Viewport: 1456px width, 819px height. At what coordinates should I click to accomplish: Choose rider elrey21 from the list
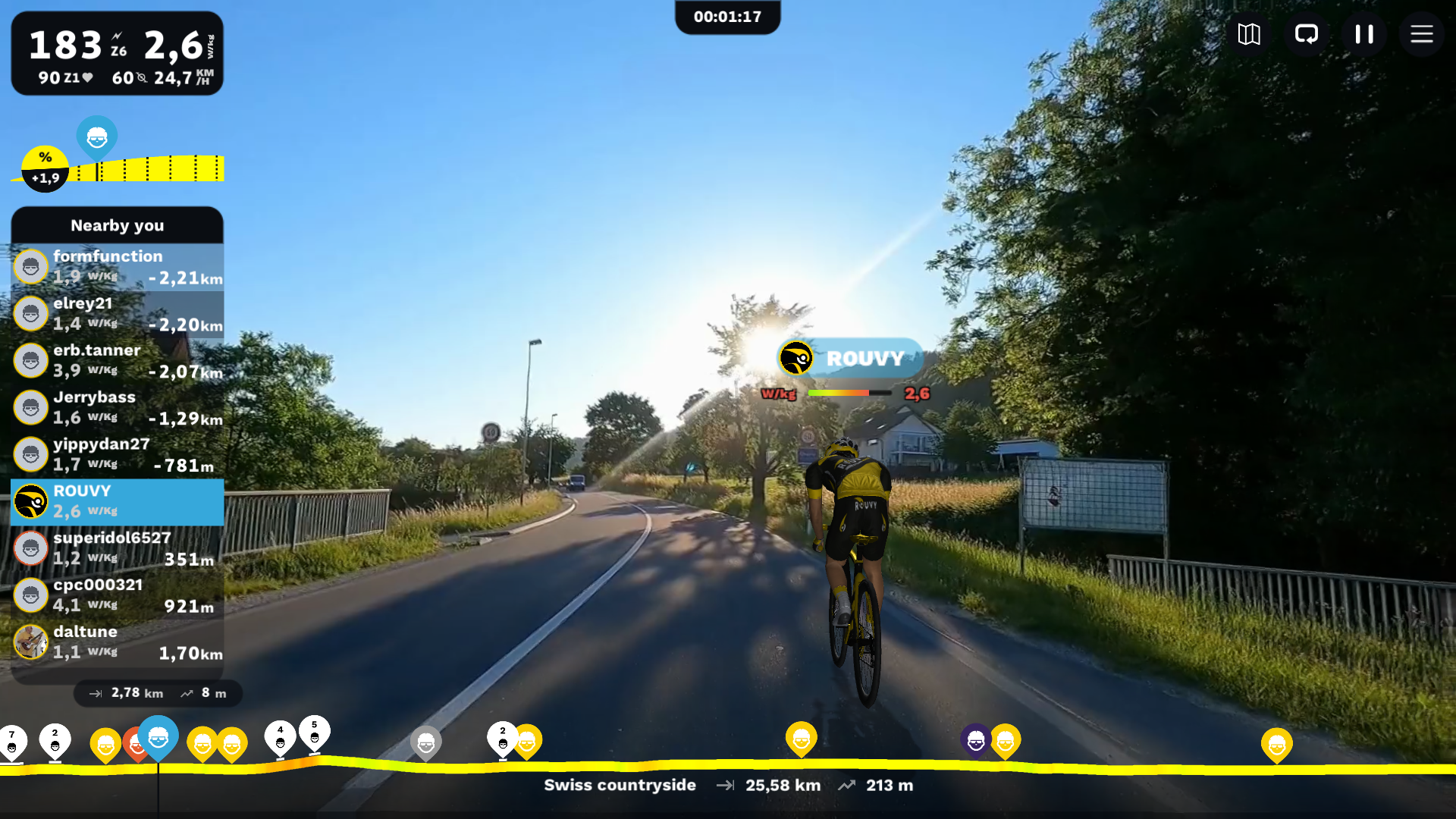click(118, 314)
